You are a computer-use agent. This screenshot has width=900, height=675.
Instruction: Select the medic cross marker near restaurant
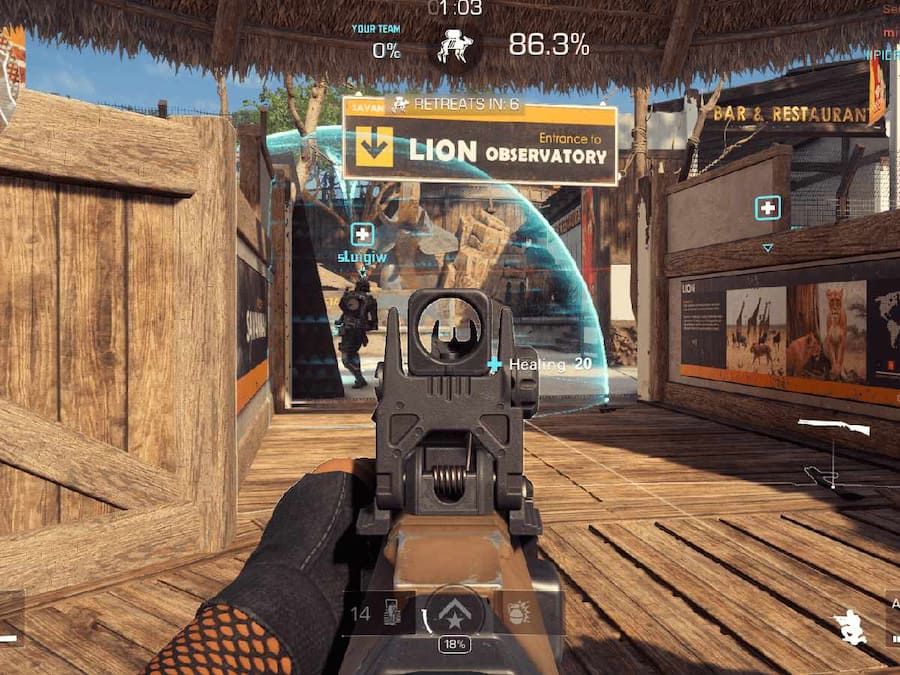[x=767, y=208]
